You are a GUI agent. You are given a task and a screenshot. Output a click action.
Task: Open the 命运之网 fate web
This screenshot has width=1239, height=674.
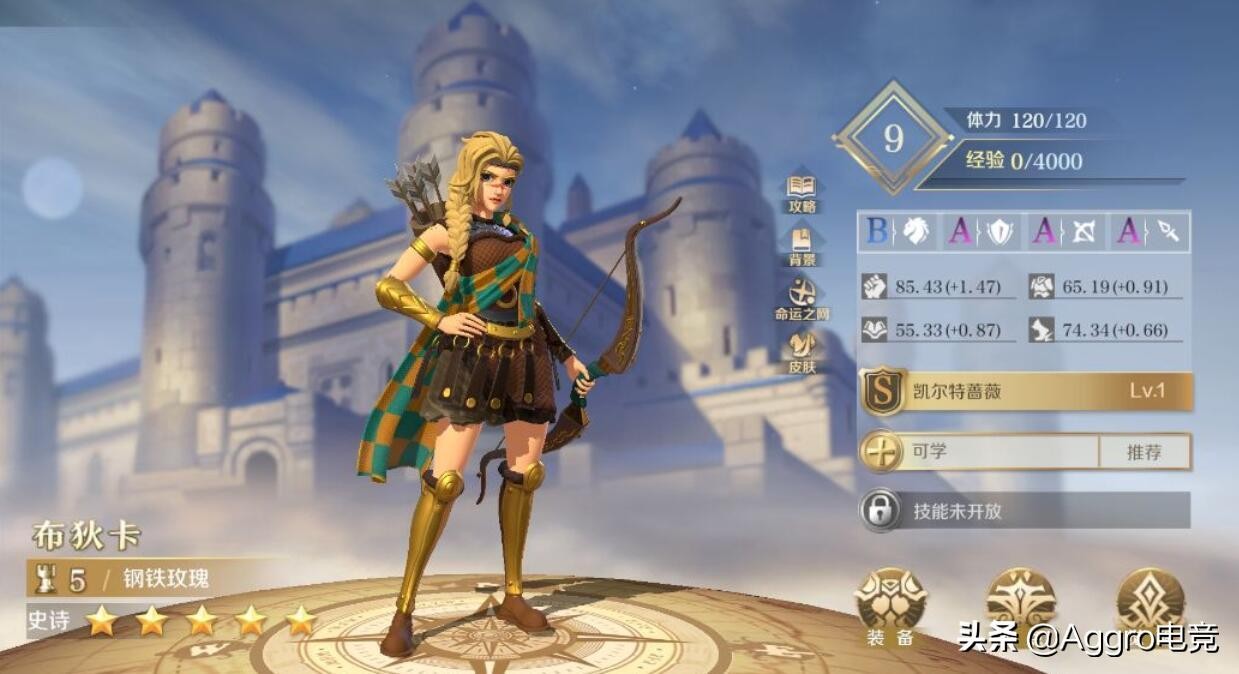coord(802,298)
